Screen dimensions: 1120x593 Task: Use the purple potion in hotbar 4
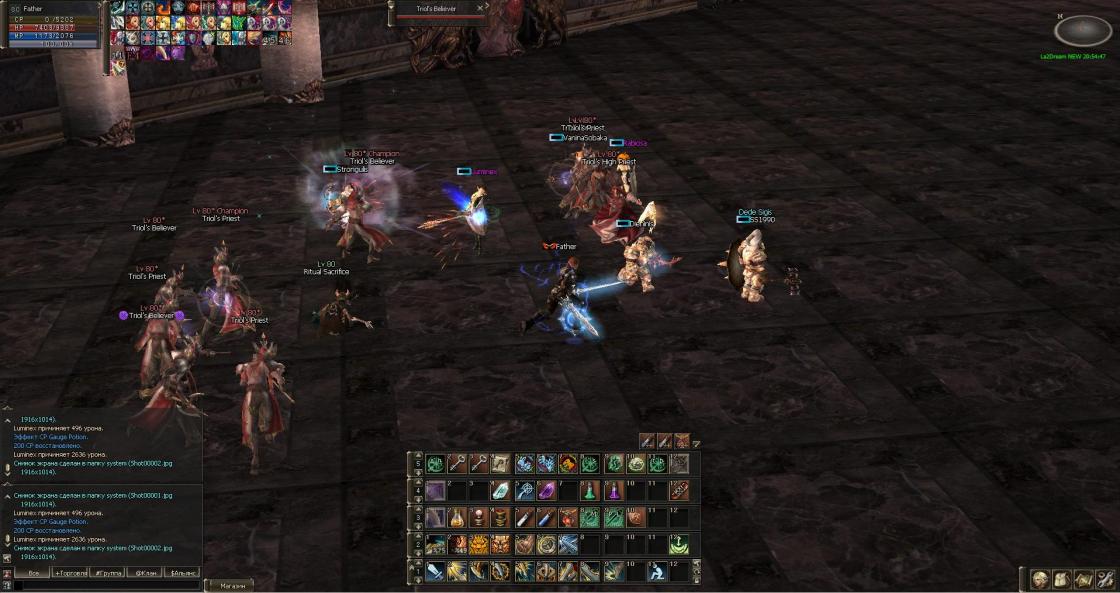click(x=612, y=491)
